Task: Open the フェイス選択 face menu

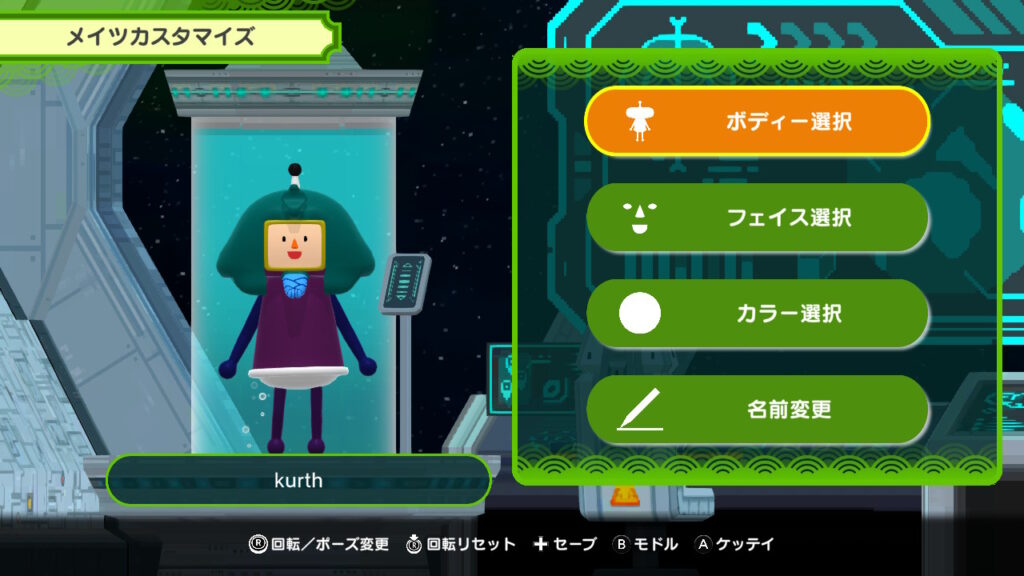Action: pyautogui.click(x=757, y=217)
